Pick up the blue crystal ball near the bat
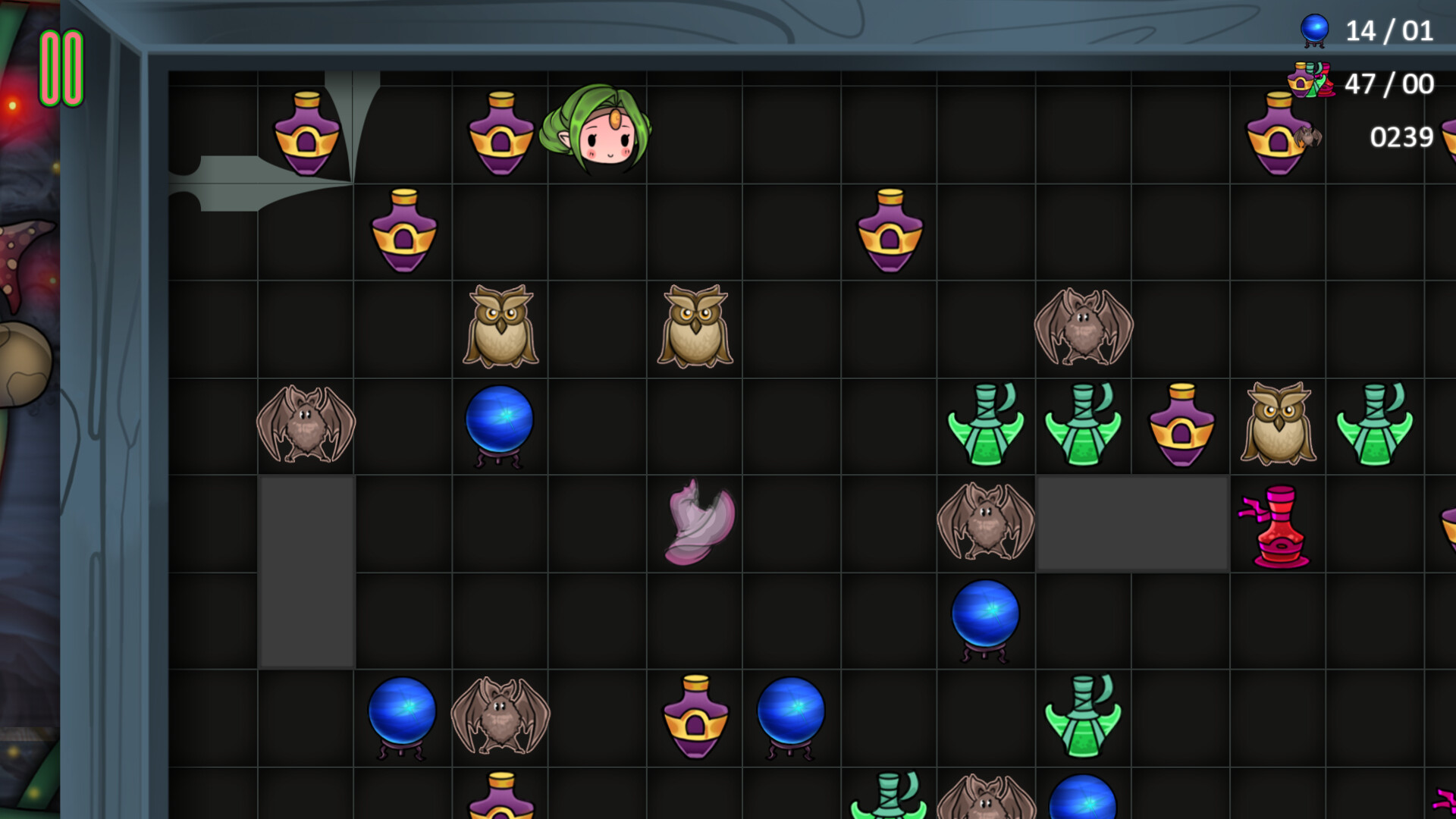Screen dimensions: 1456x819 coord(500,425)
